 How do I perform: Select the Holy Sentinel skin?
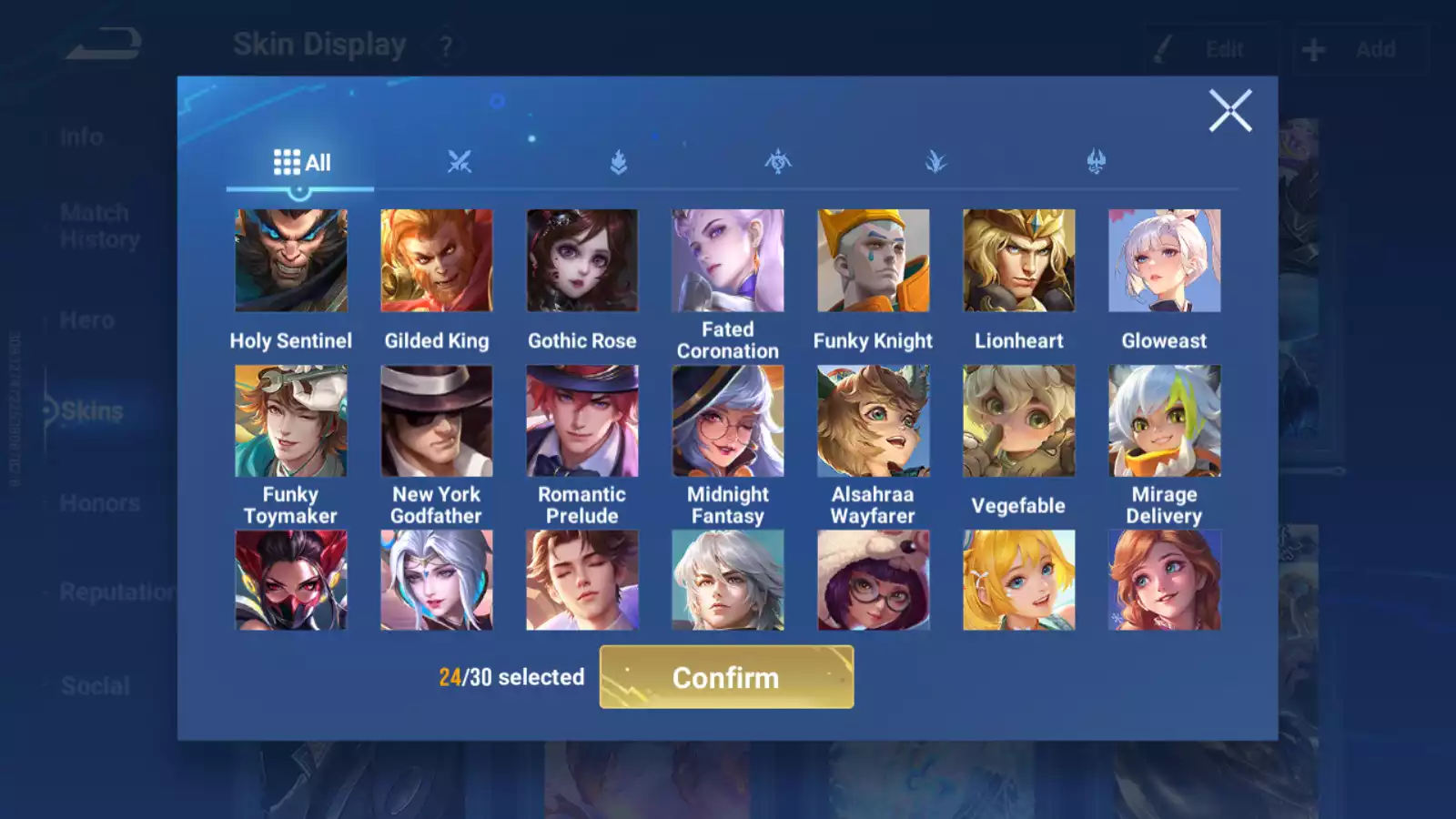coord(291,261)
